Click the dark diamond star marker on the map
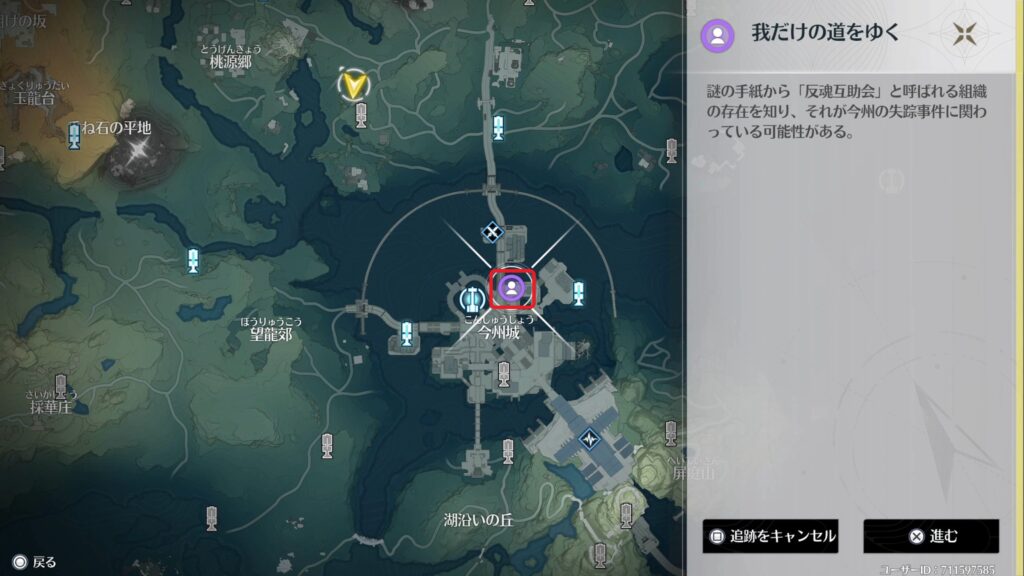The image size is (1024, 576). pyautogui.click(x=590, y=438)
